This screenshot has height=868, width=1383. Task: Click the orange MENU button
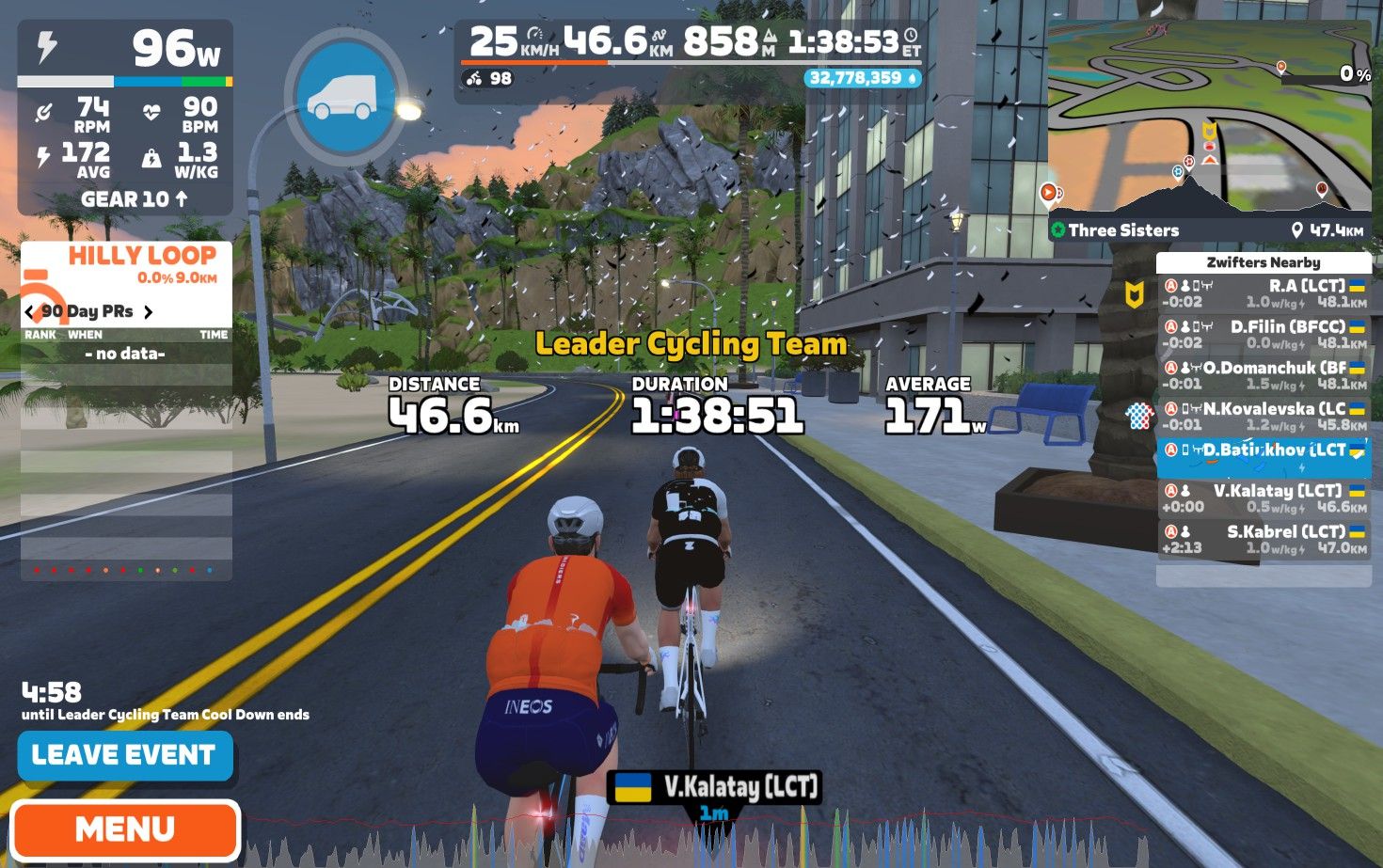(x=125, y=829)
